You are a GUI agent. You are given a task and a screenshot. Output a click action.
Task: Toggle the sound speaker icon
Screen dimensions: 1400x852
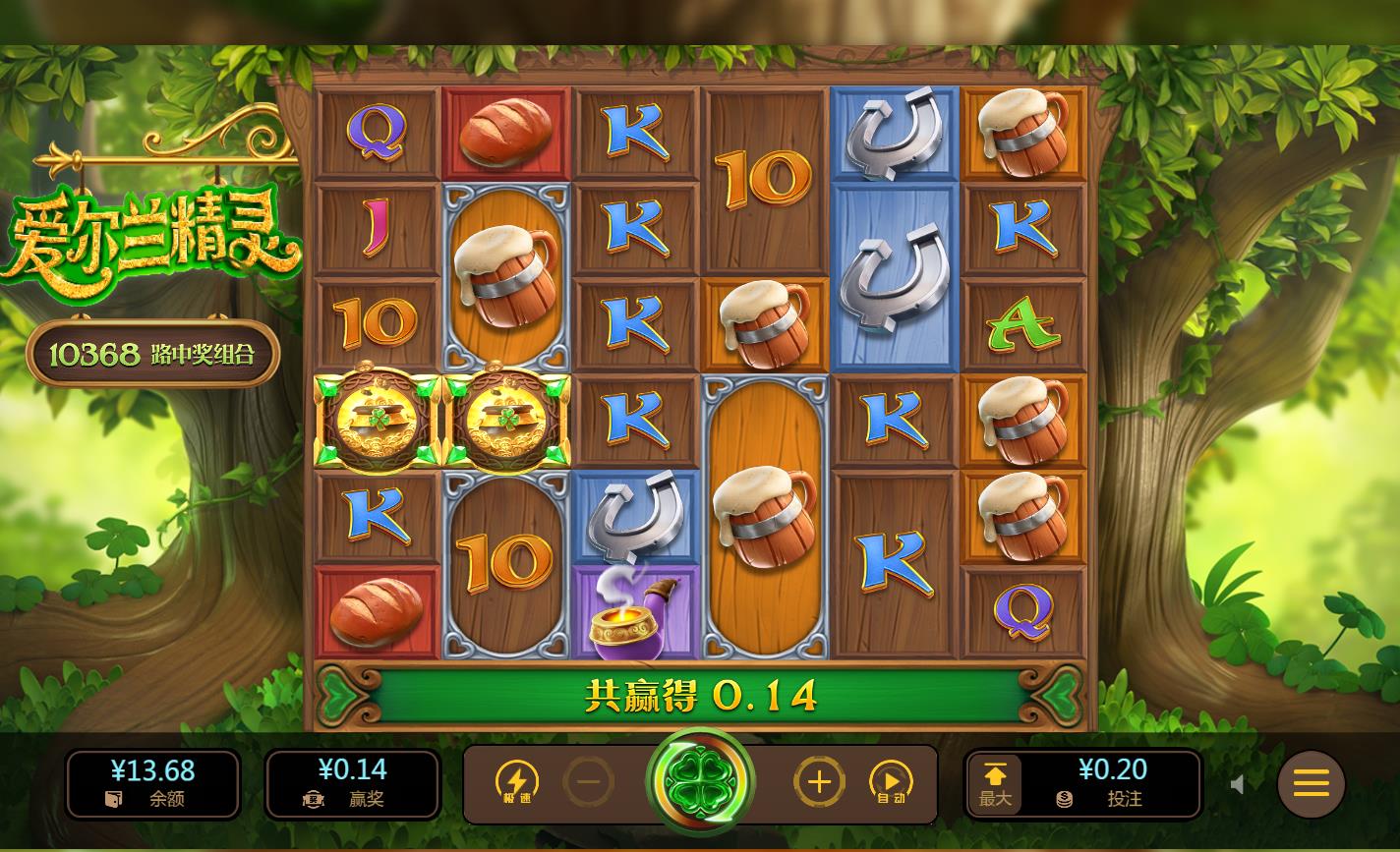(x=1239, y=783)
